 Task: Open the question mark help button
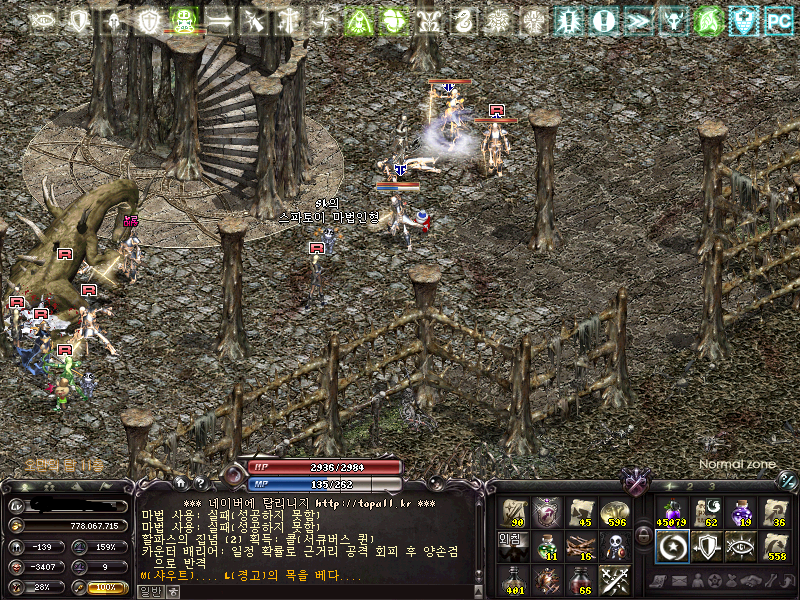tap(200, 483)
